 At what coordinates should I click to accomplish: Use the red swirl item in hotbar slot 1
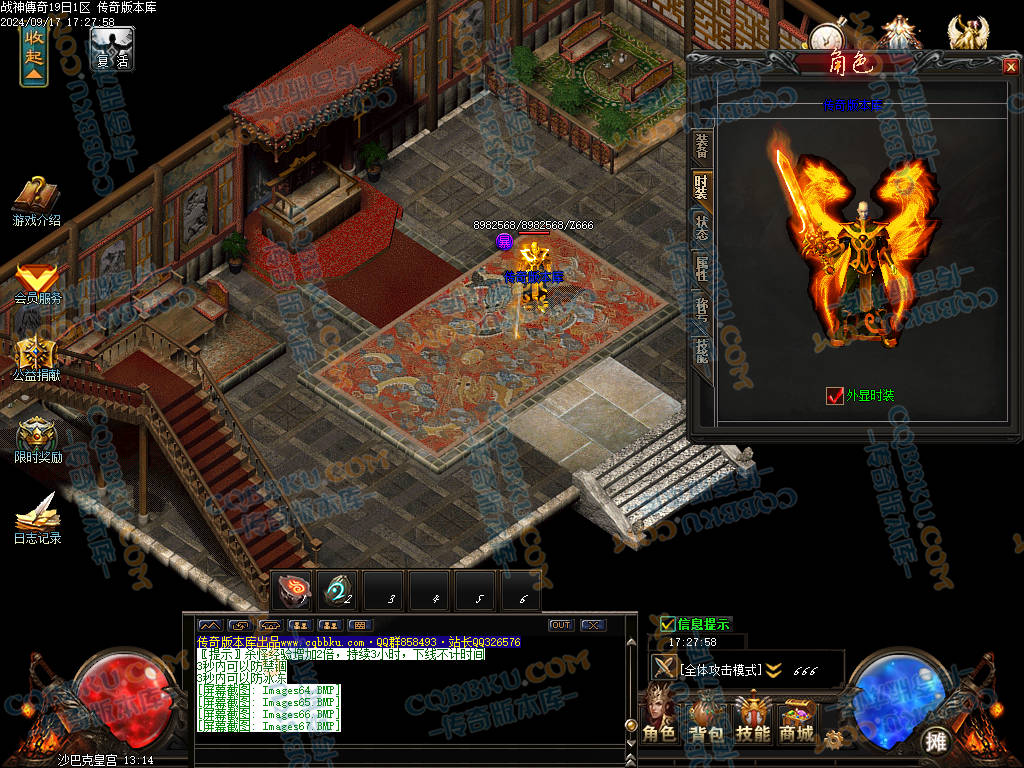(x=293, y=591)
